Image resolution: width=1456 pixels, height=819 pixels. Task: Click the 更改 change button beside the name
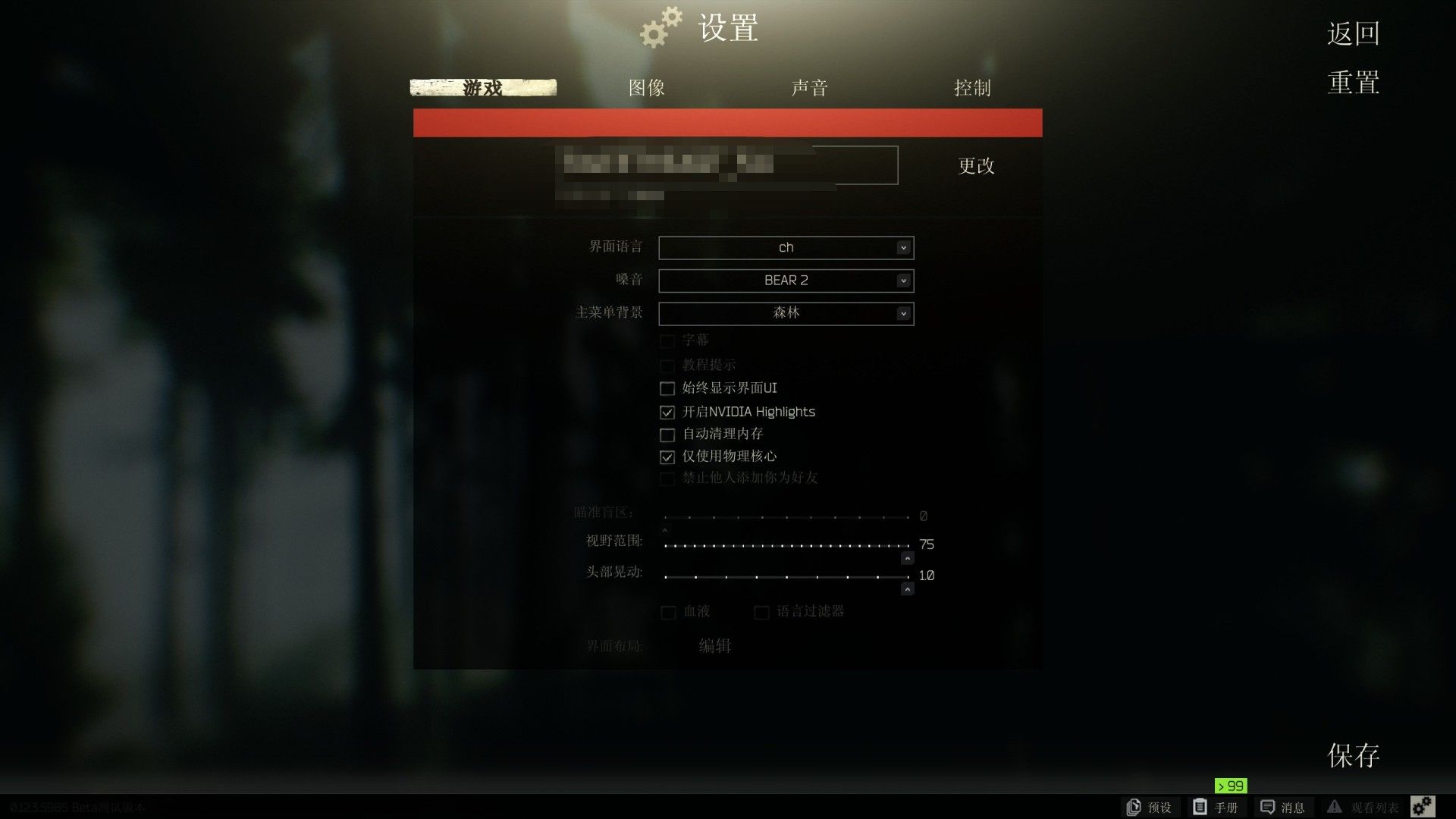click(x=976, y=167)
